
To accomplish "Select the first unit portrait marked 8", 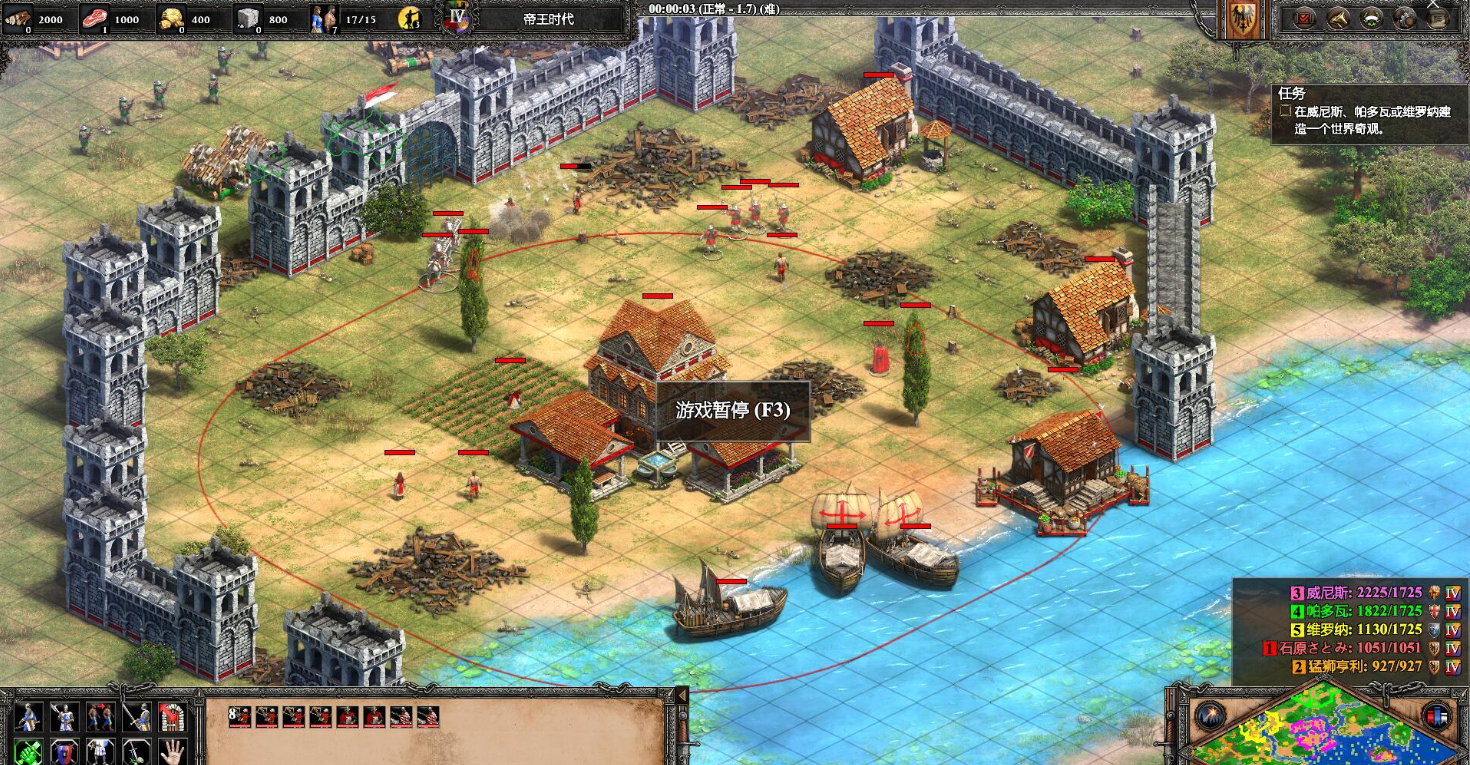I will pyautogui.click(x=238, y=716).
